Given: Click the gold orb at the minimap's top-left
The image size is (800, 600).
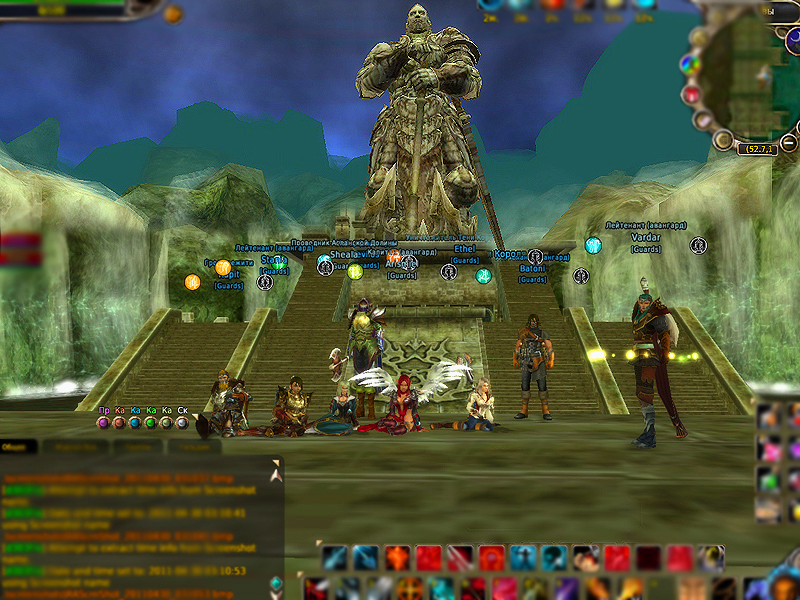Looking at the screenshot, I should (699, 38).
